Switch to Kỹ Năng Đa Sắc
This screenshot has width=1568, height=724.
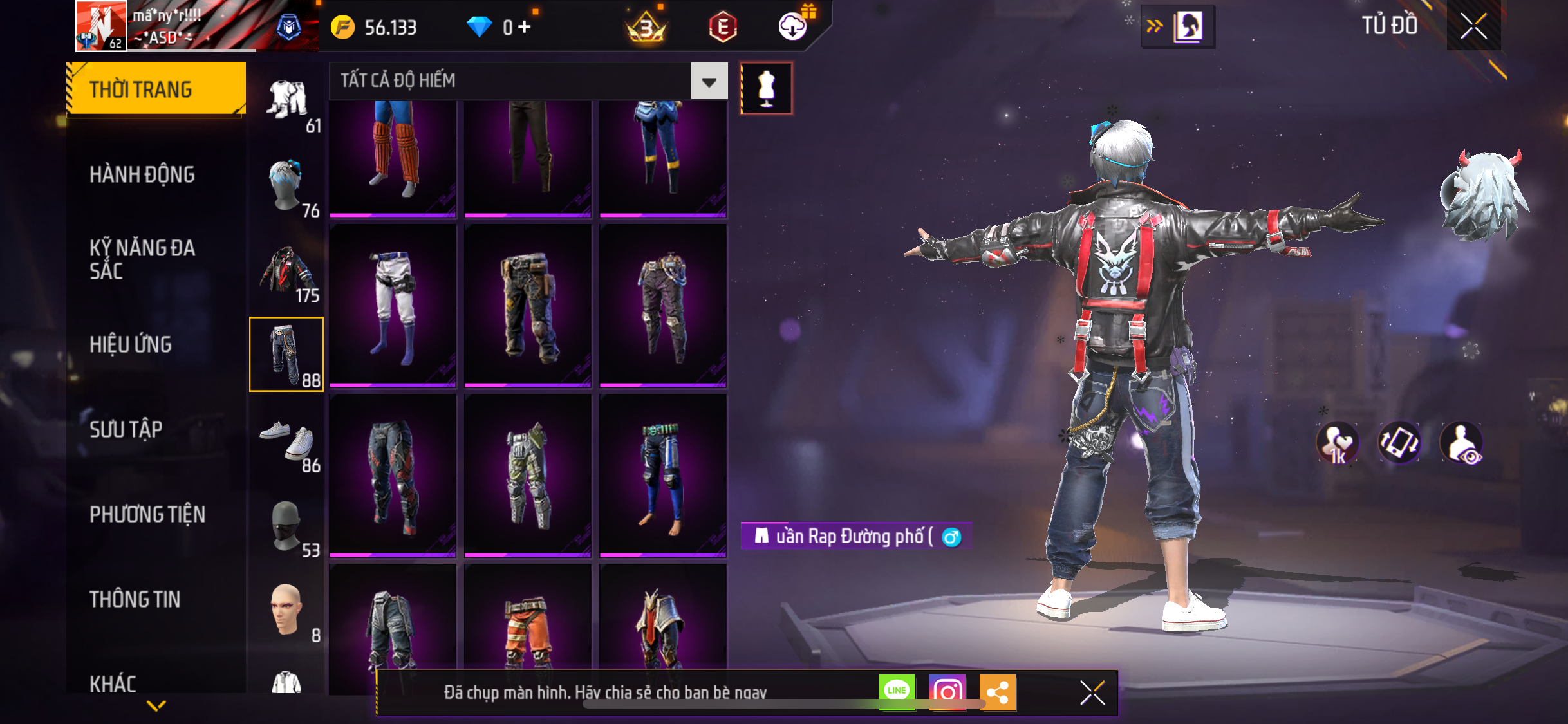142,259
